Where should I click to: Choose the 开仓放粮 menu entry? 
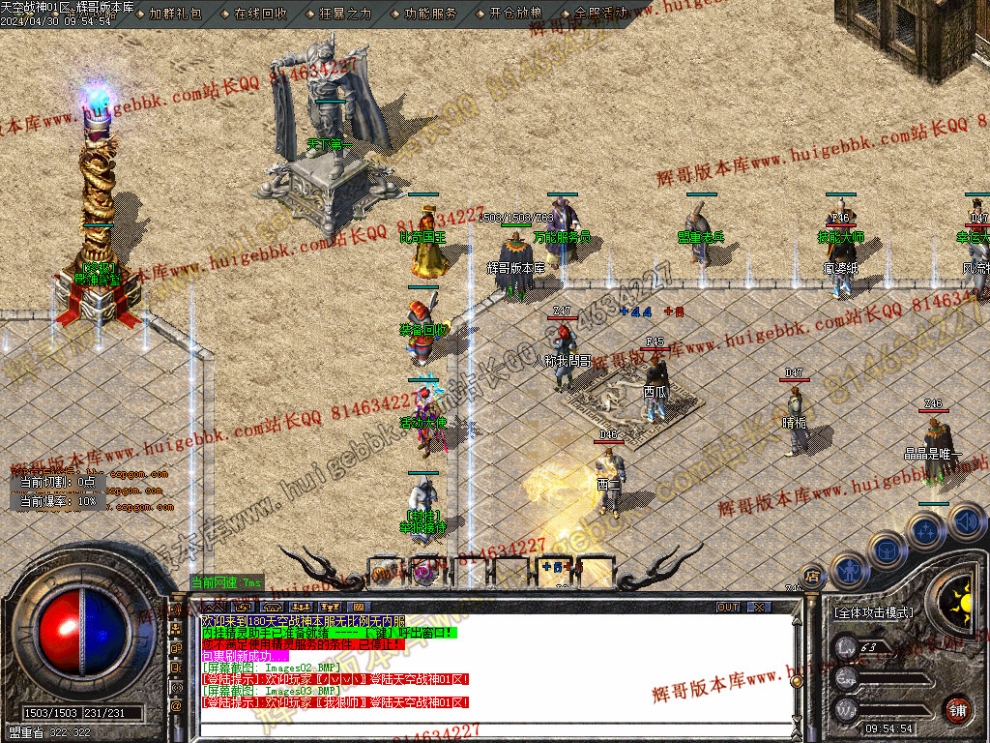tap(516, 14)
